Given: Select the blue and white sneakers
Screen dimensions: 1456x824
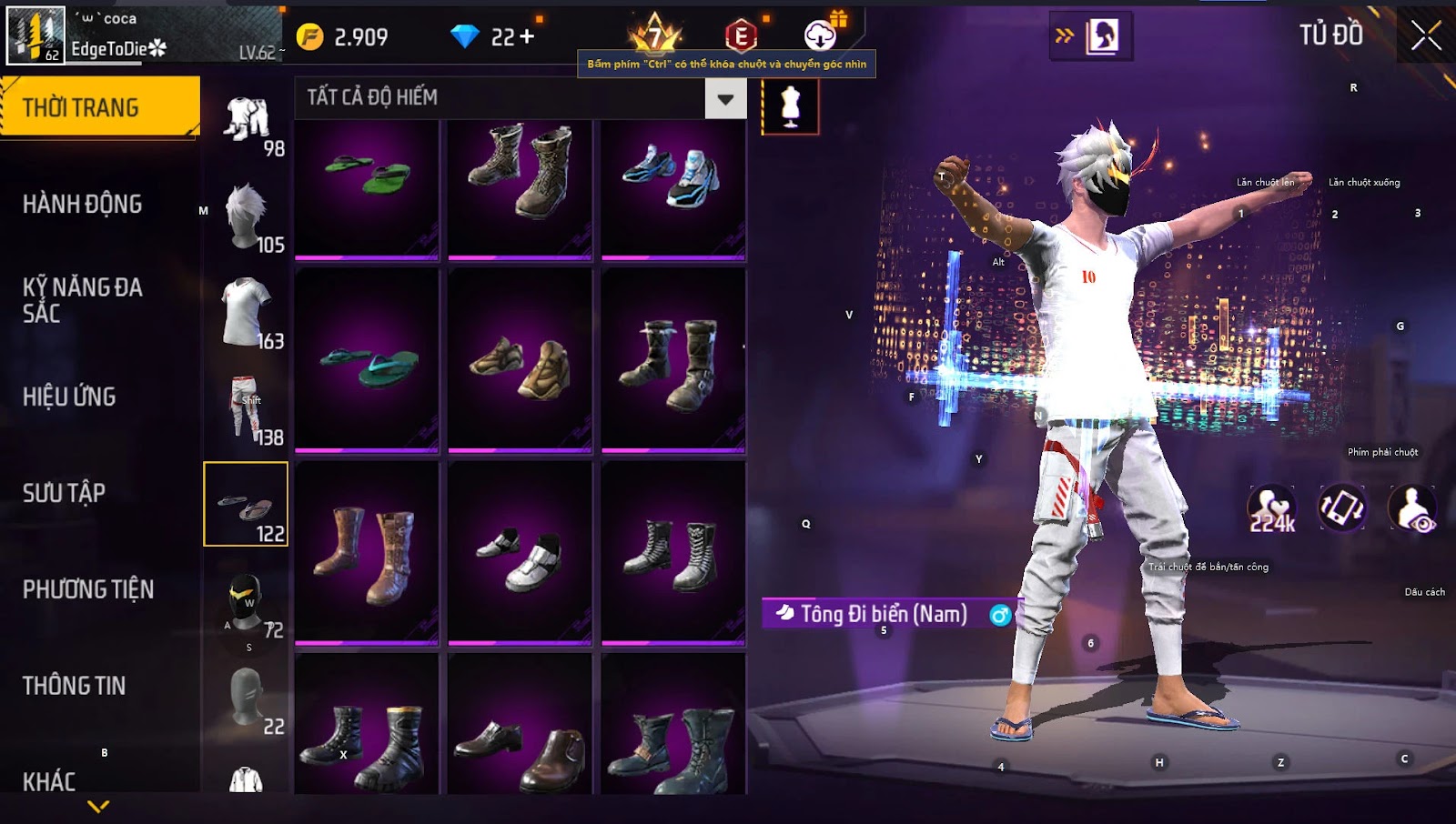Looking at the screenshot, I should [x=673, y=188].
